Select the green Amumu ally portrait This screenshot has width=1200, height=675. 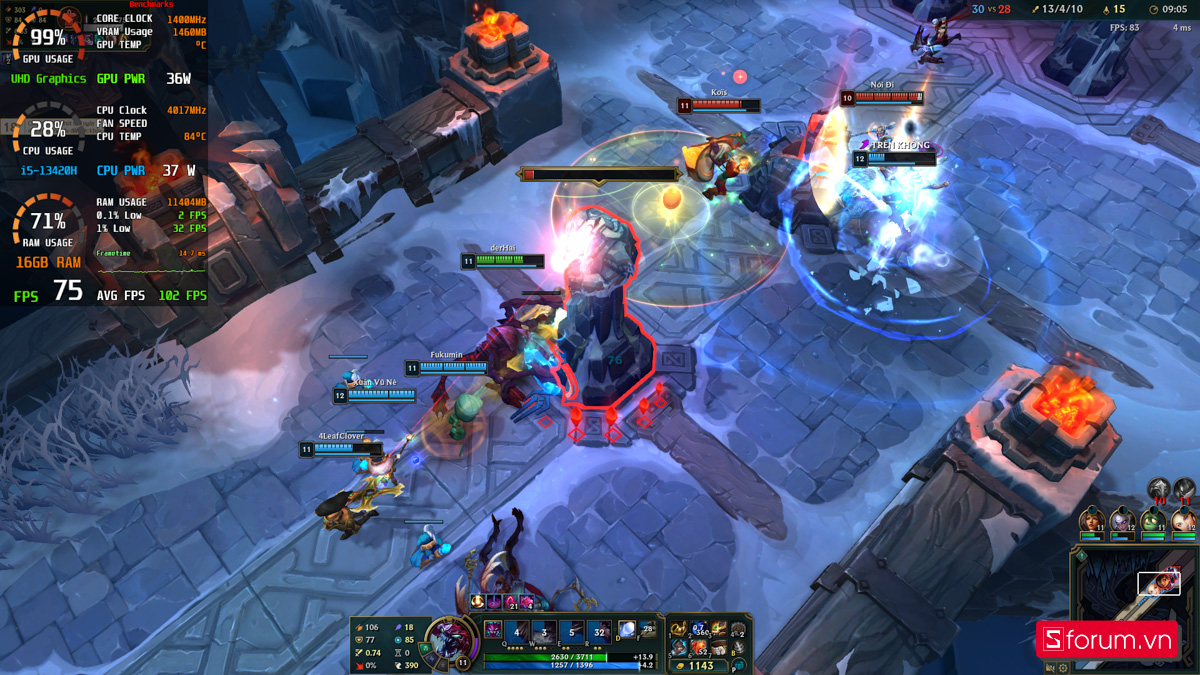point(1153,520)
